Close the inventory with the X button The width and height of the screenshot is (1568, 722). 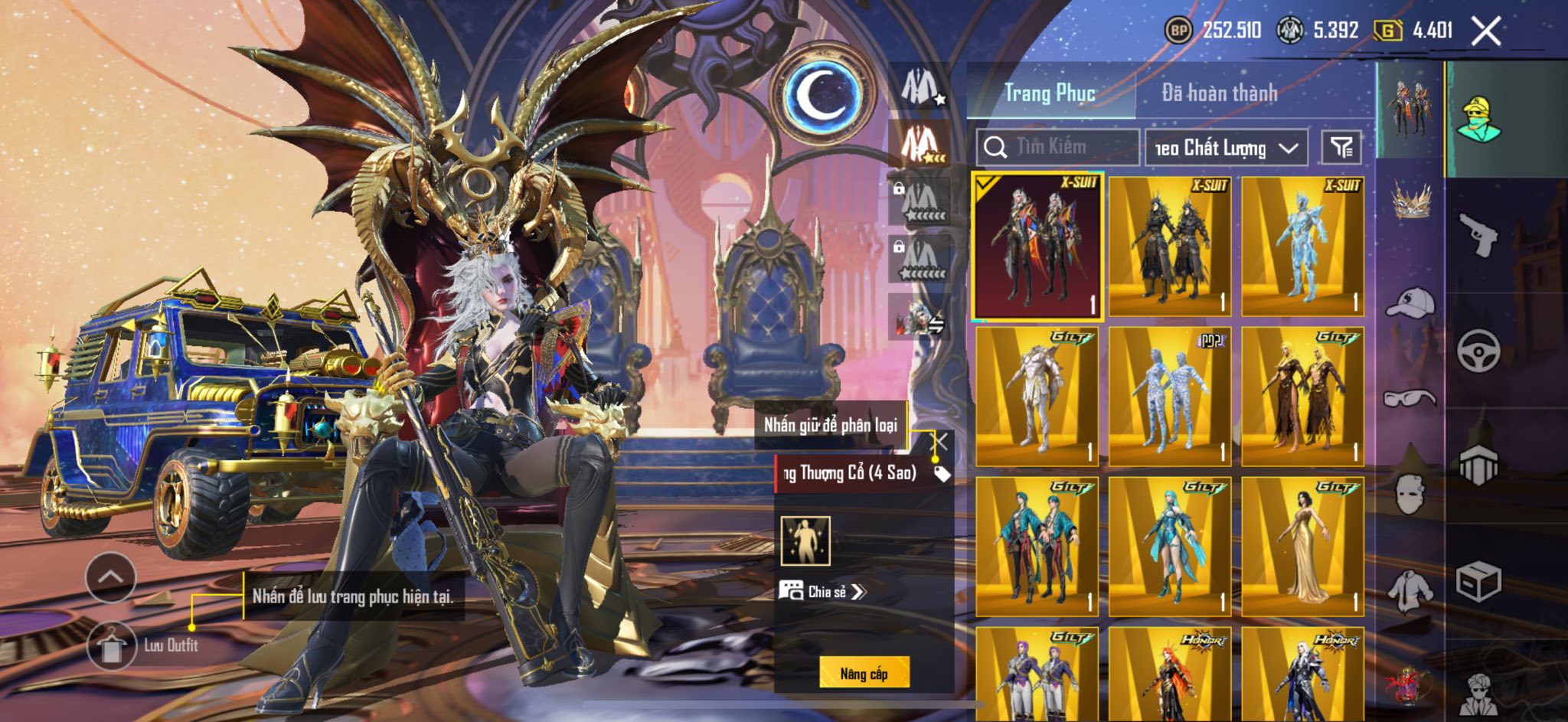[x=1486, y=31]
